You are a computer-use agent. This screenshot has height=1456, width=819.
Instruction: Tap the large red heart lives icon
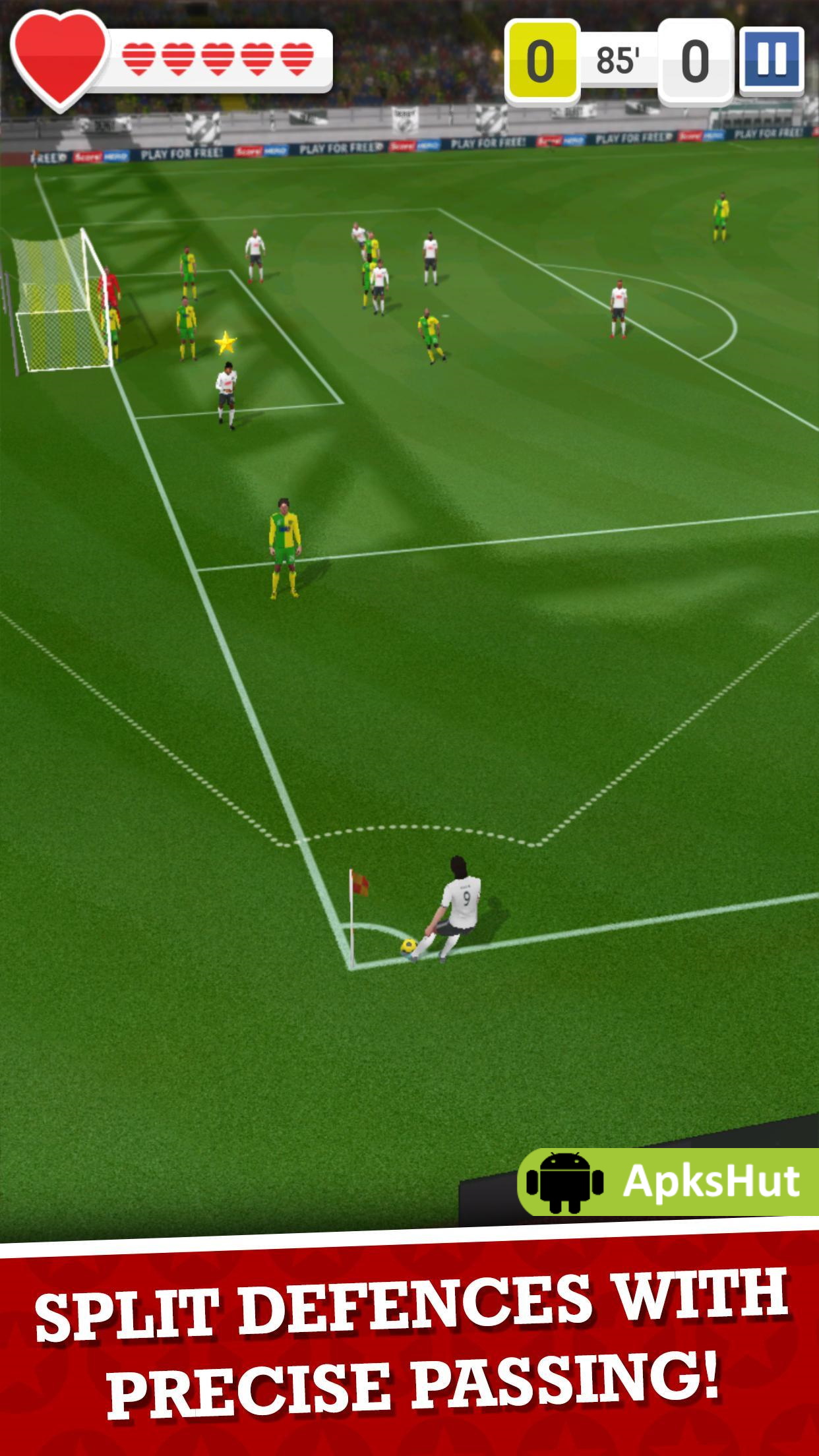click(59, 59)
